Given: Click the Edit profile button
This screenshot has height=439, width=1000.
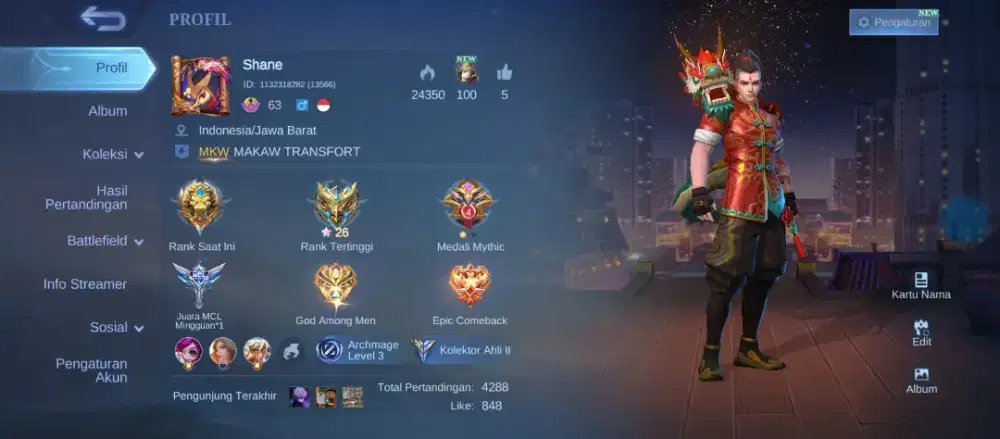Looking at the screenshot, I should 921,333.
